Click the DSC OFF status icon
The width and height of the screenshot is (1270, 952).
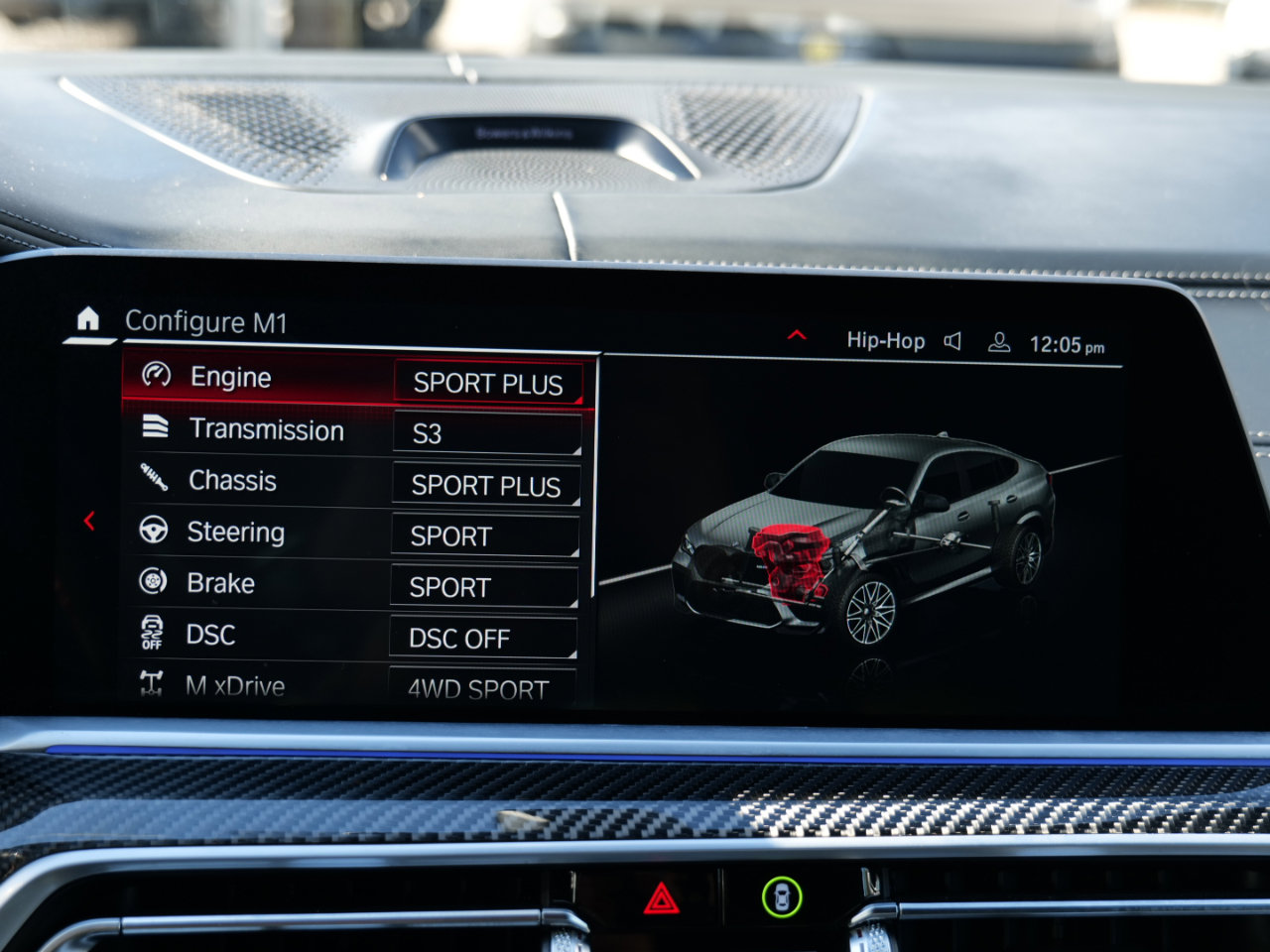point(150,635)
